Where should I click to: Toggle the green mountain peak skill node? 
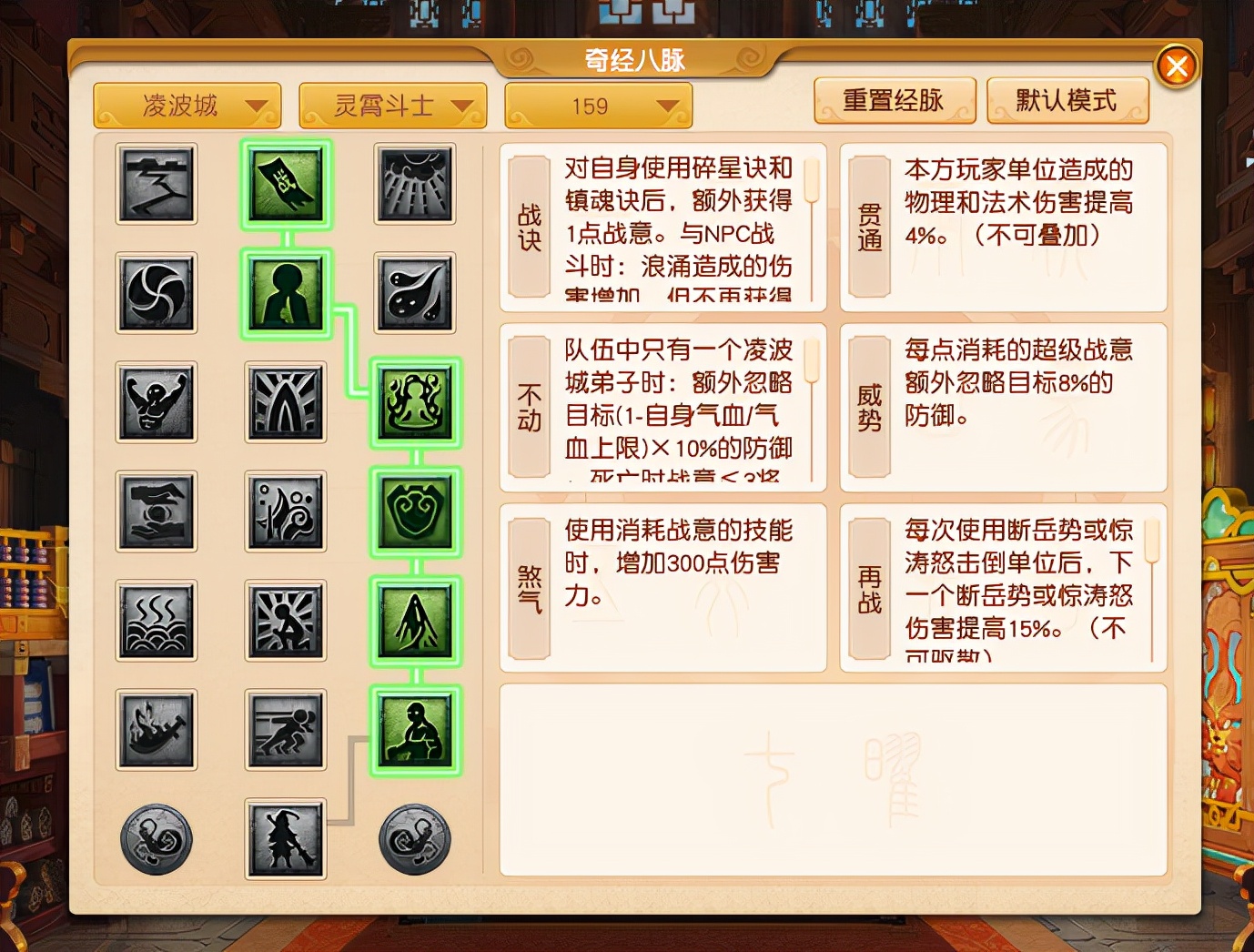click(x=414, y=623)
